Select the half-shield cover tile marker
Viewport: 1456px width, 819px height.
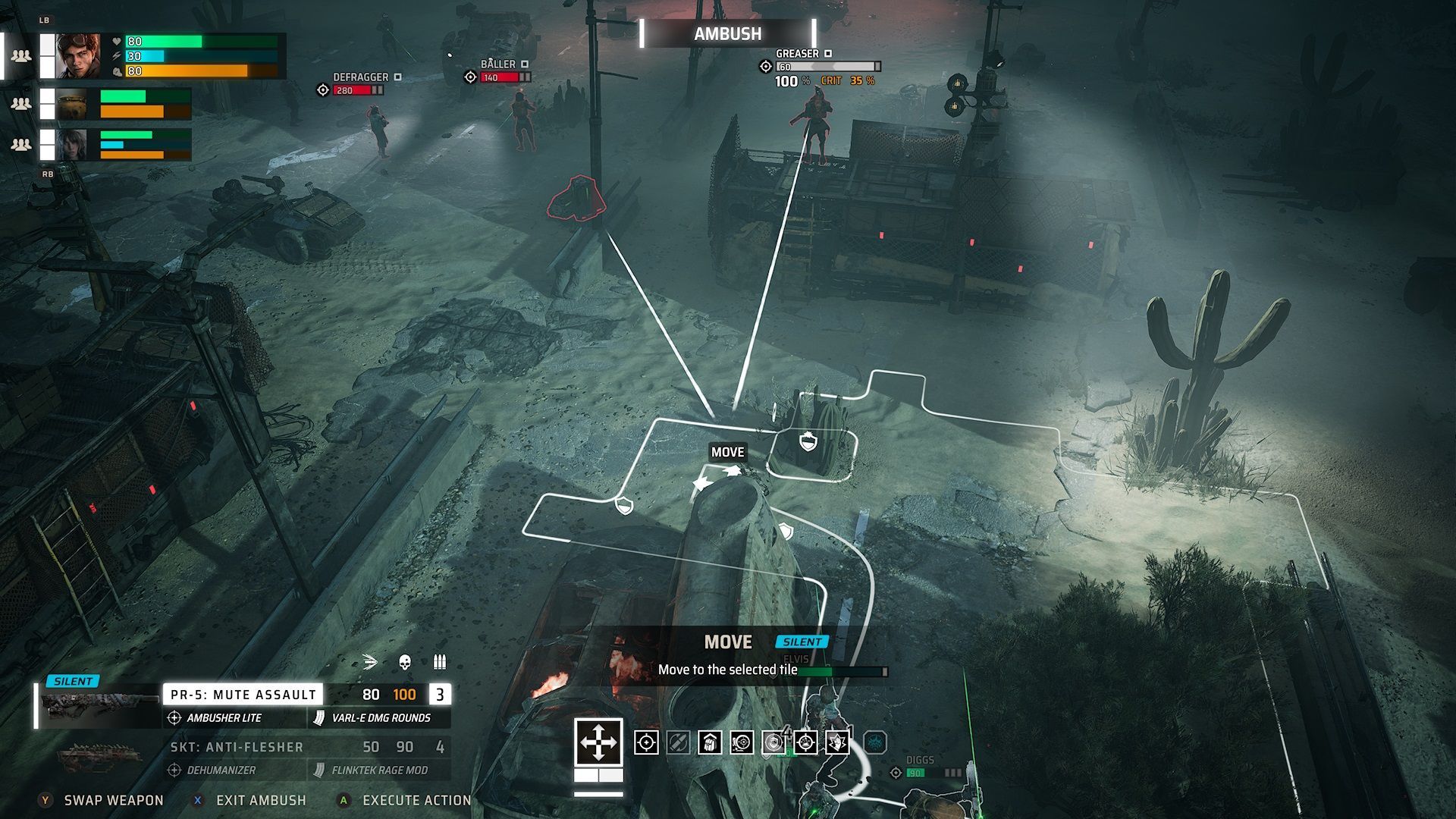(624, 505)
